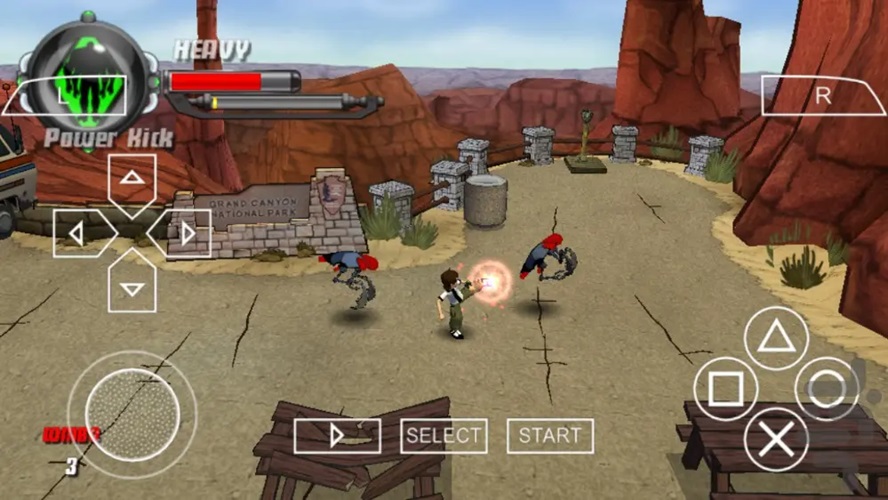Tap the cross action button

pos(776,440)
